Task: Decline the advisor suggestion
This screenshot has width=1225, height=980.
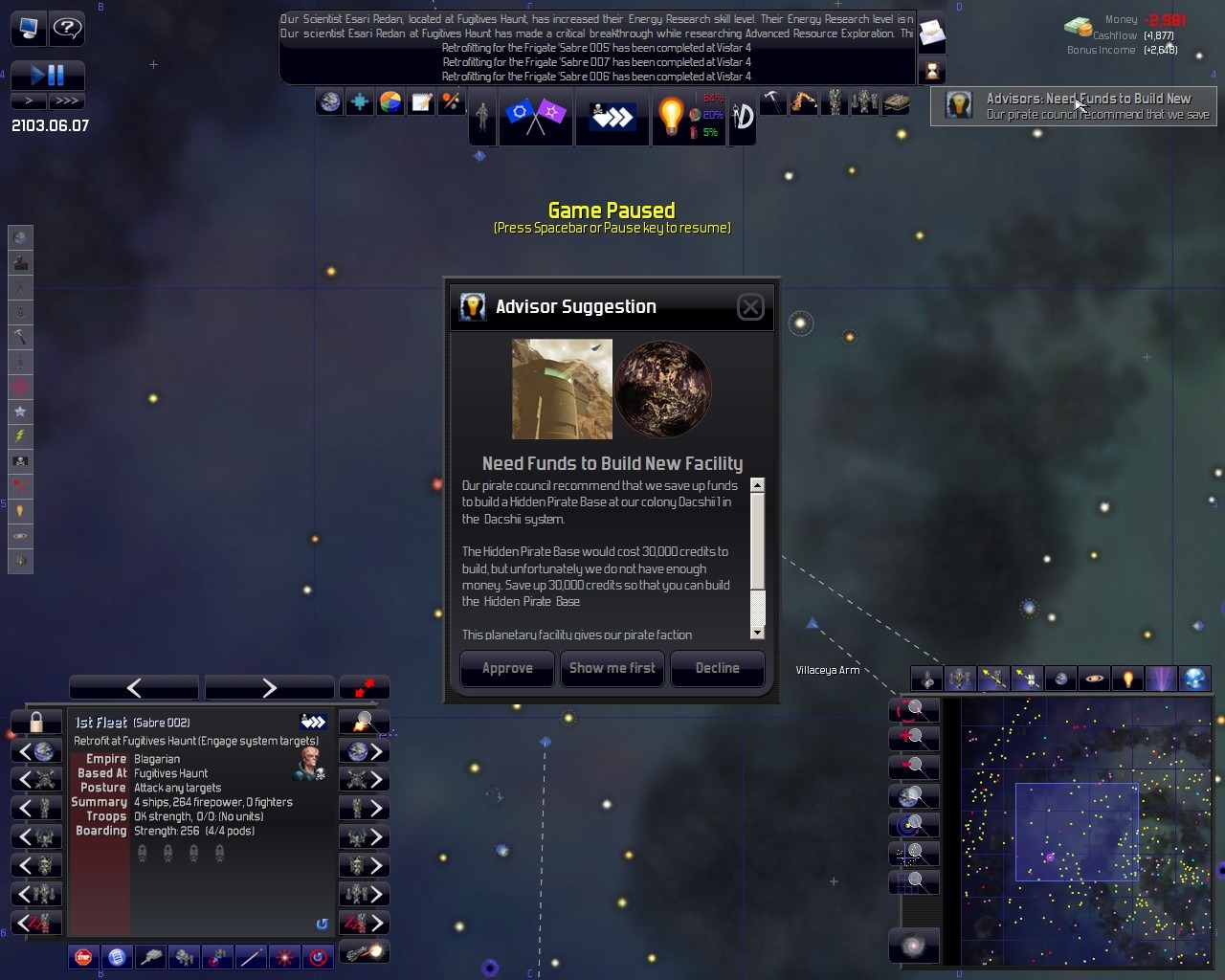Action: coord(717,668)
